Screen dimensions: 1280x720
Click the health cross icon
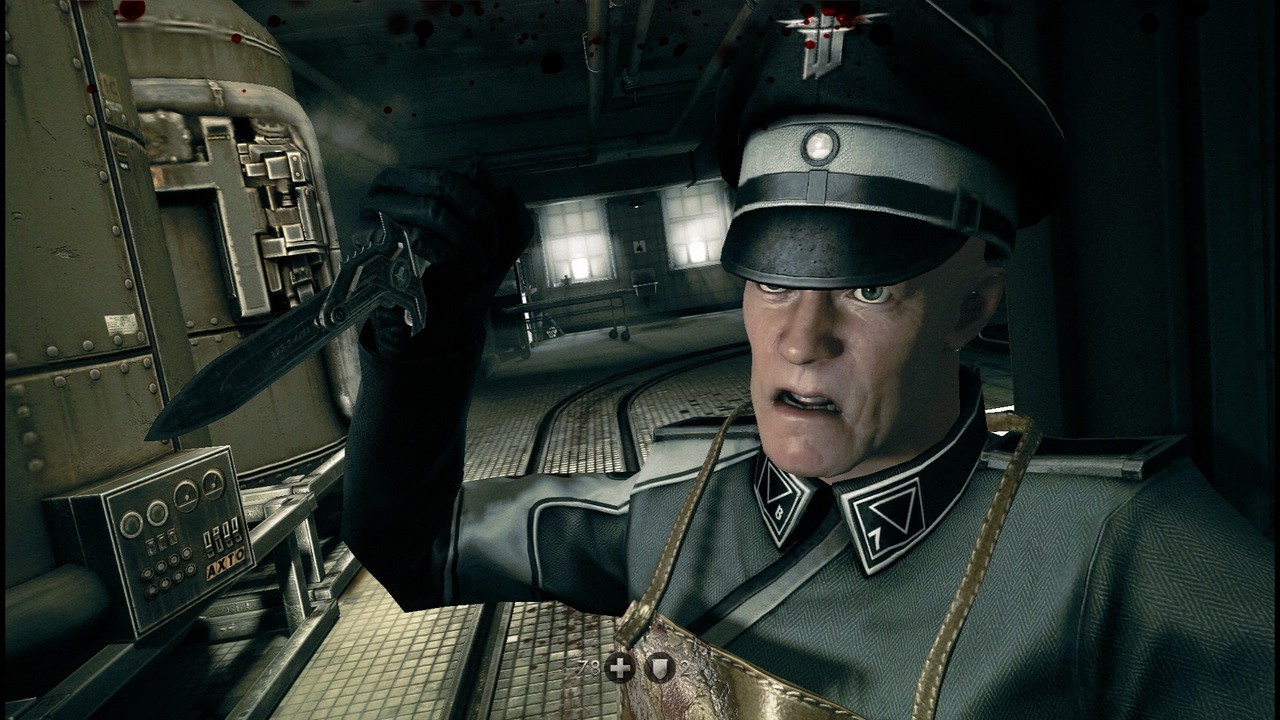coord(620,667)
